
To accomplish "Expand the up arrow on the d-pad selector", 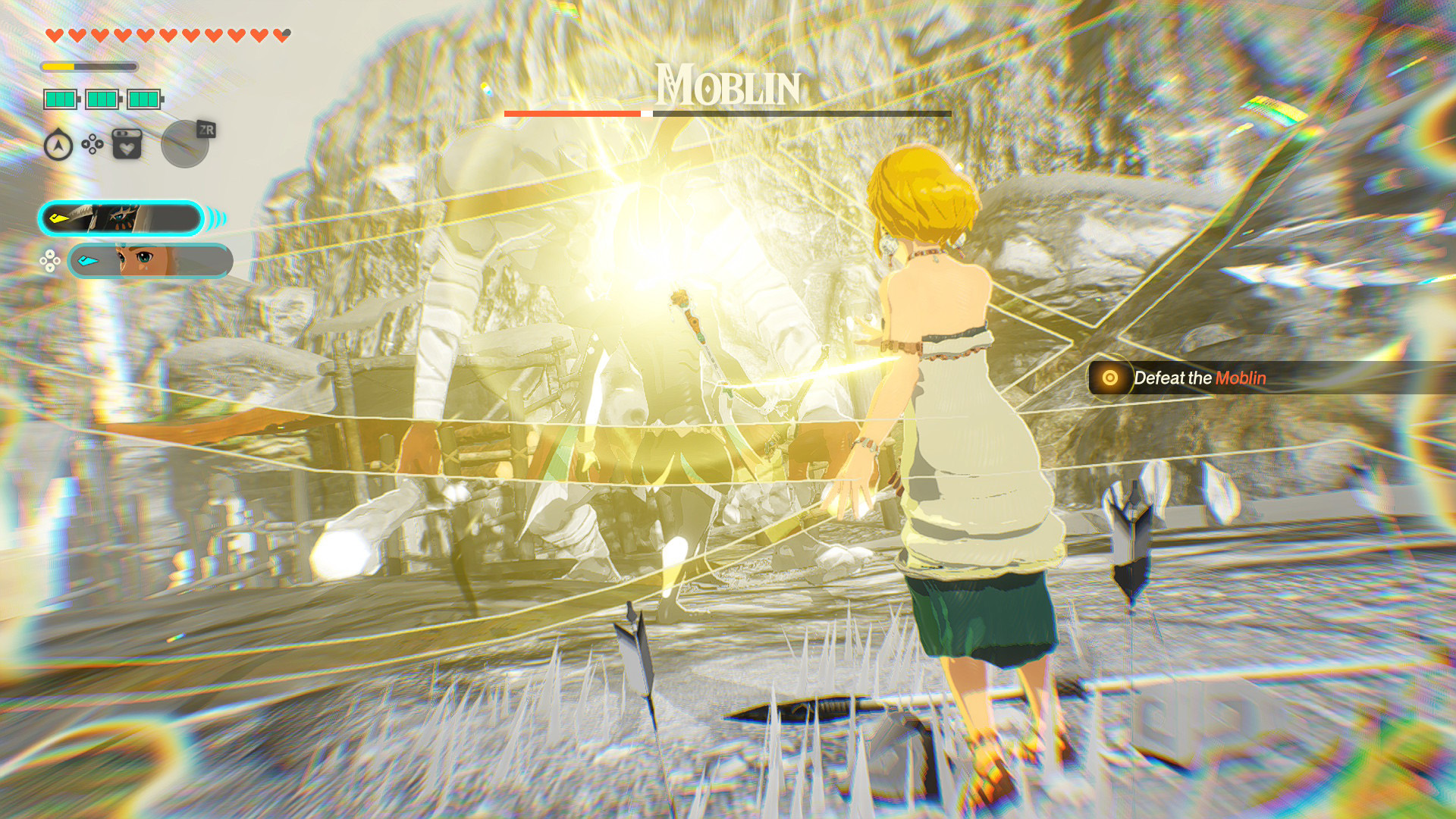I will tap(49, 253).
